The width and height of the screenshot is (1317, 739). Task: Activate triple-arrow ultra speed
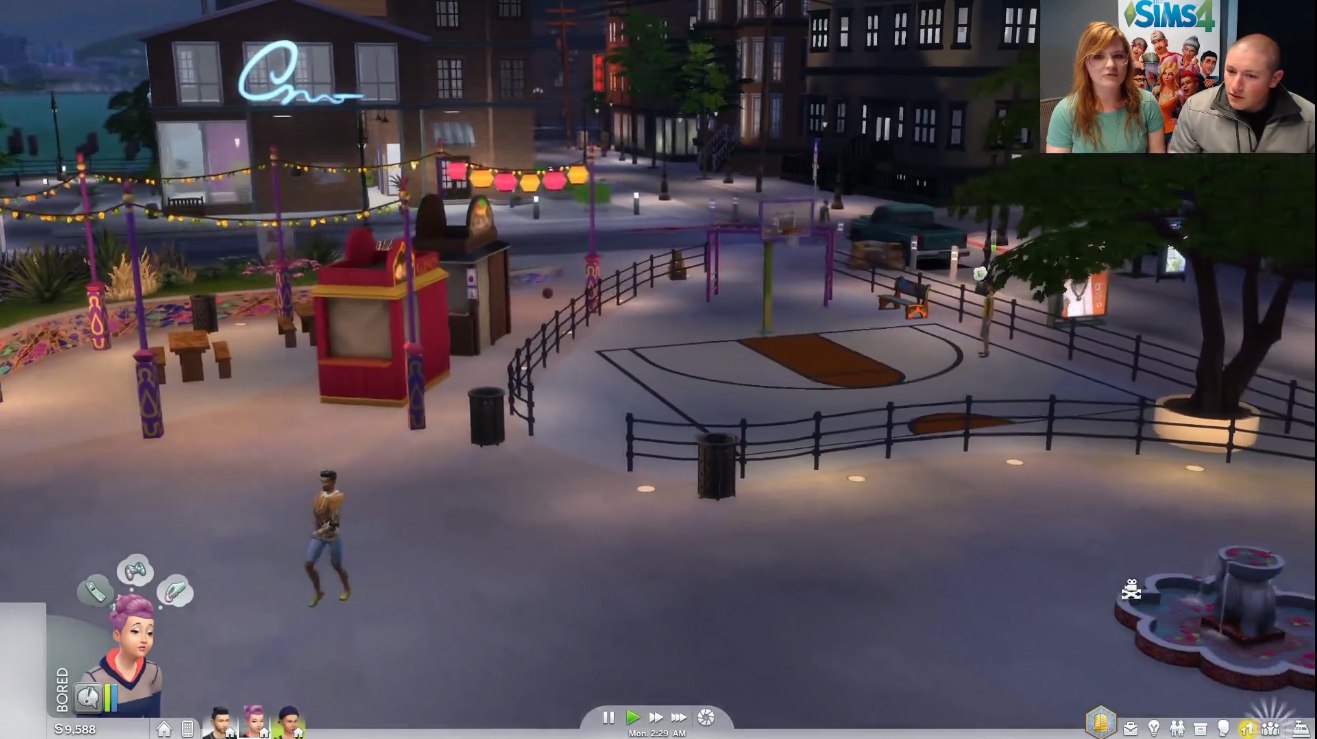click(679, 717)
